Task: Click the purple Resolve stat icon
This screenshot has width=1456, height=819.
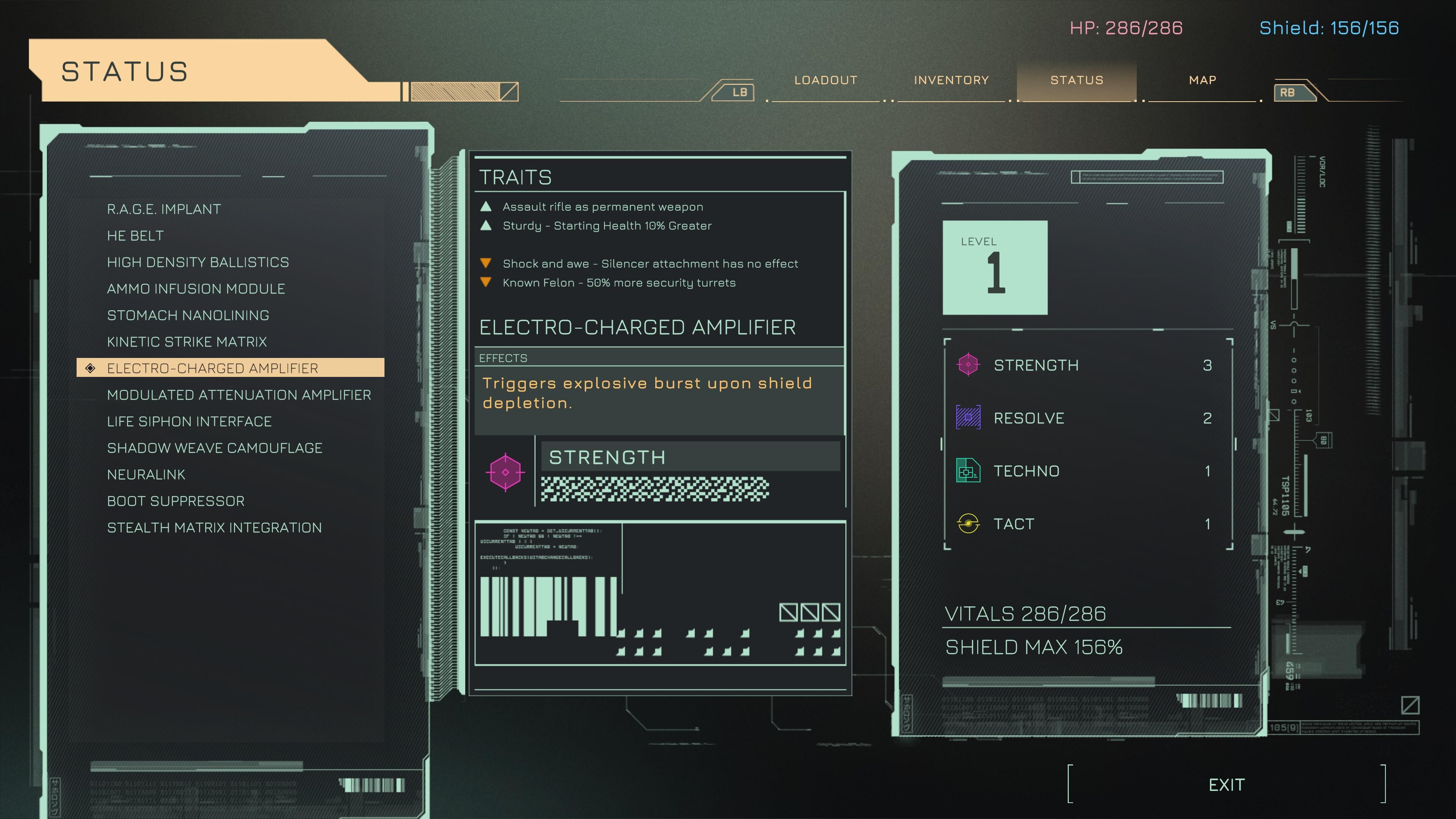Action: click(968, 418)
